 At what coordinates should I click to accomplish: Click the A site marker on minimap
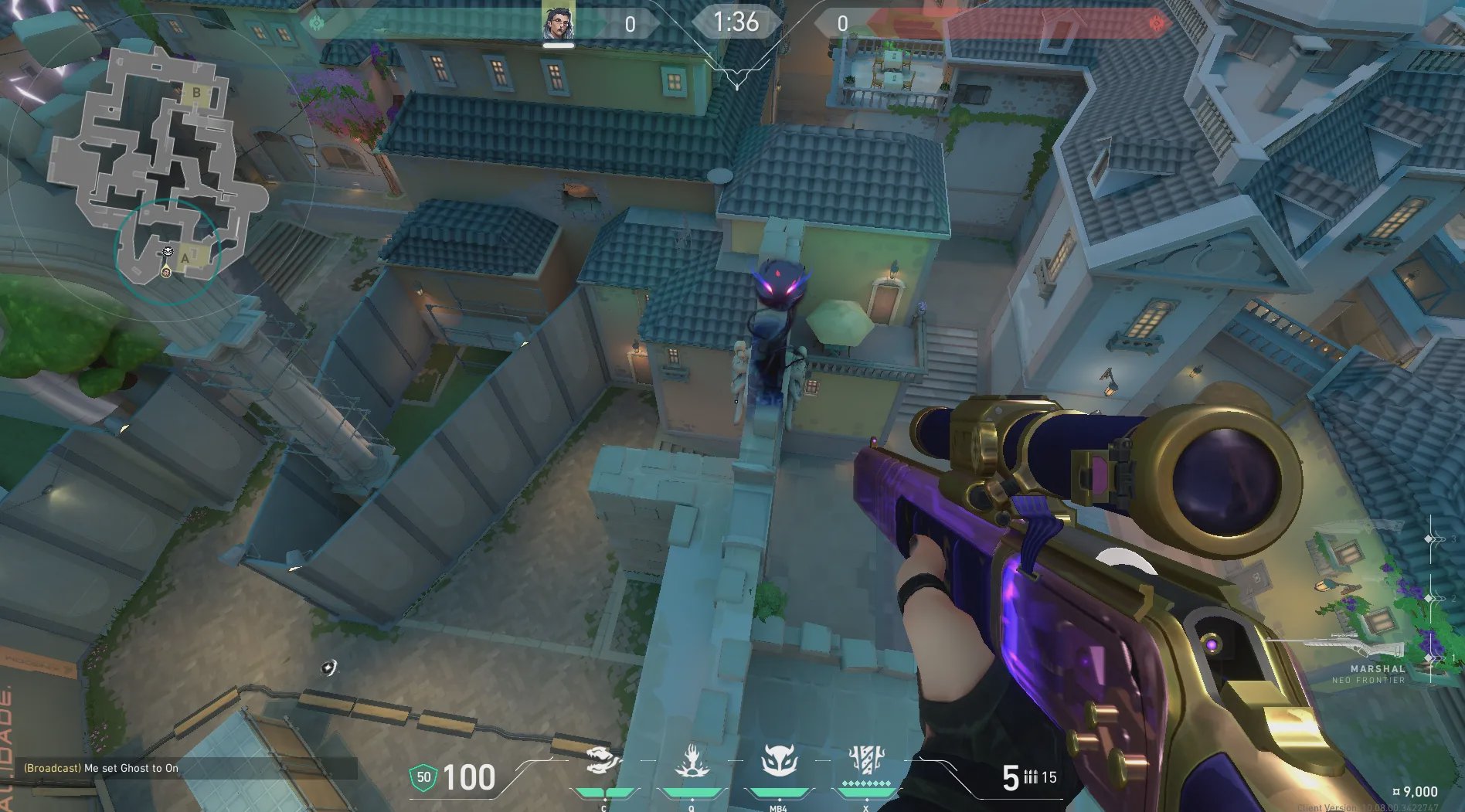click(x=185, y=258)
